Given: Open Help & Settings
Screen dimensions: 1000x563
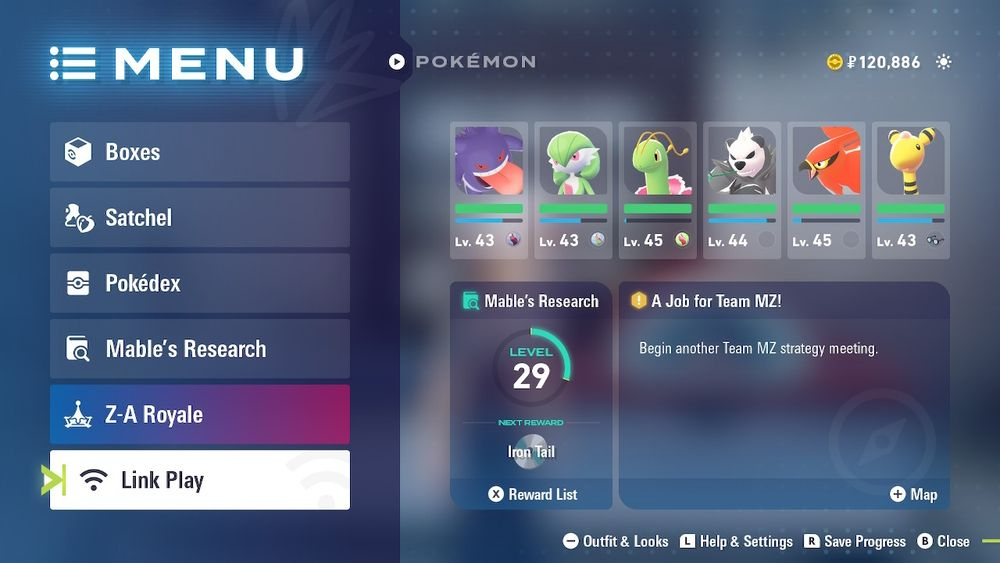Looking at the screenshot, I should pyautogui.click(x=736, y=541).
